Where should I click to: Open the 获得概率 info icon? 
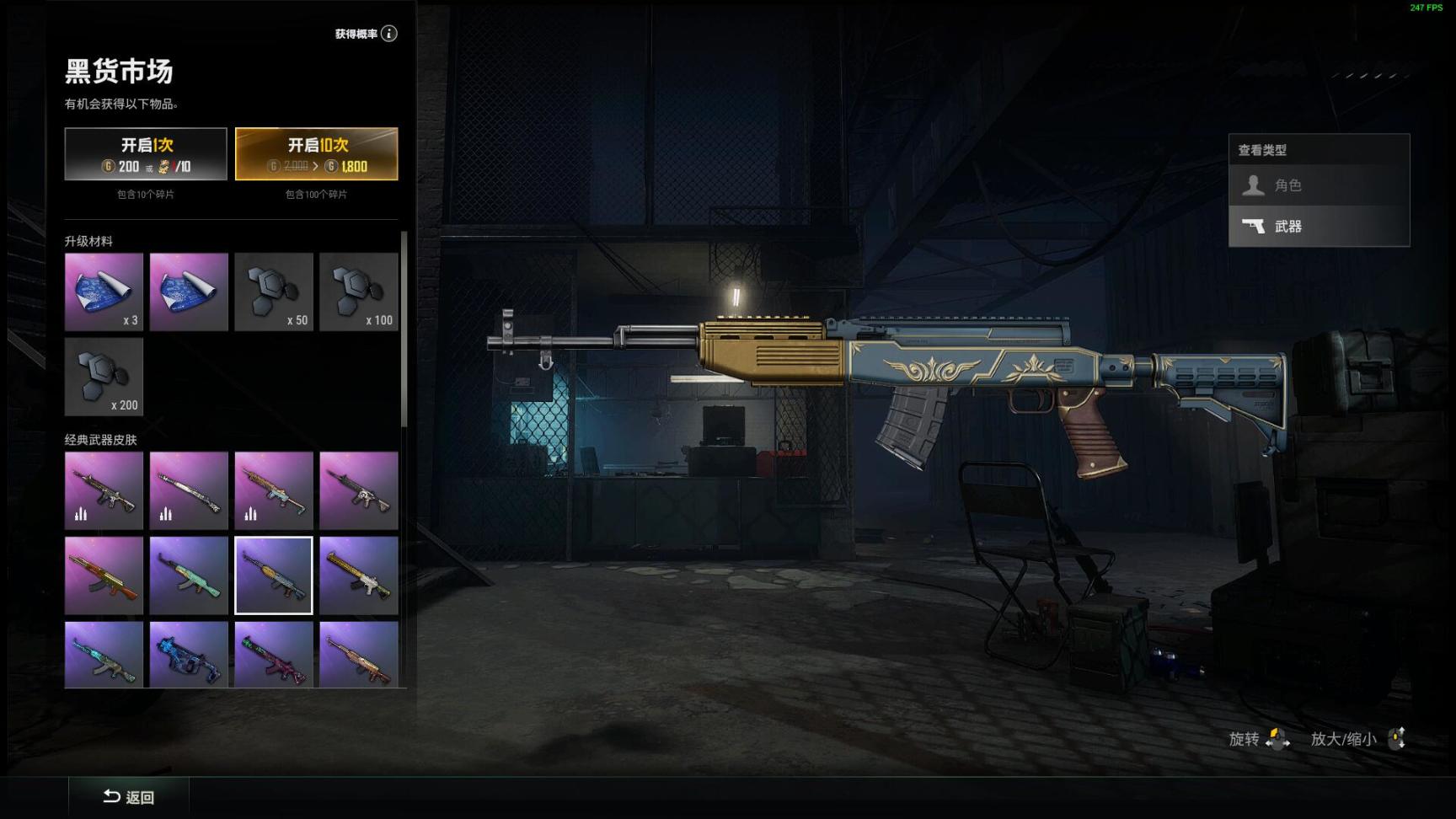[x=388, y=34]
